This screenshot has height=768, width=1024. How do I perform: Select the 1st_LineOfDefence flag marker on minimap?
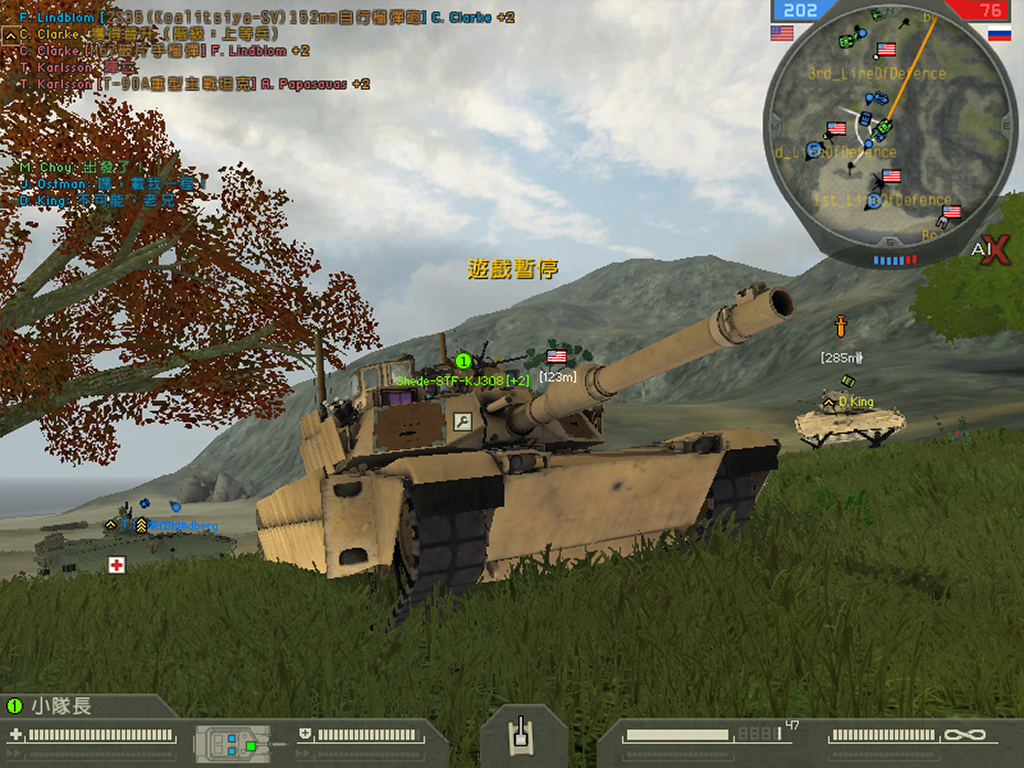coord(890,177)
